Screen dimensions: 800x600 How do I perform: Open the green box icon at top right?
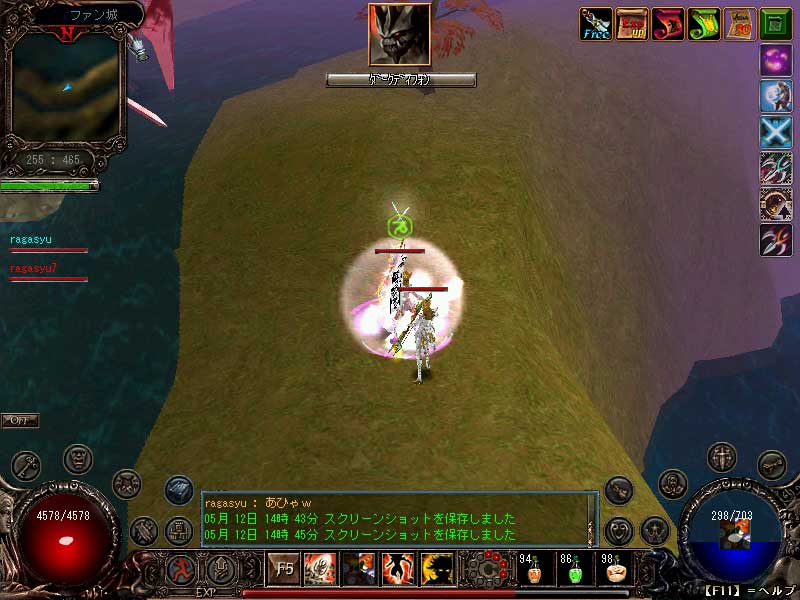pos(775,24)
